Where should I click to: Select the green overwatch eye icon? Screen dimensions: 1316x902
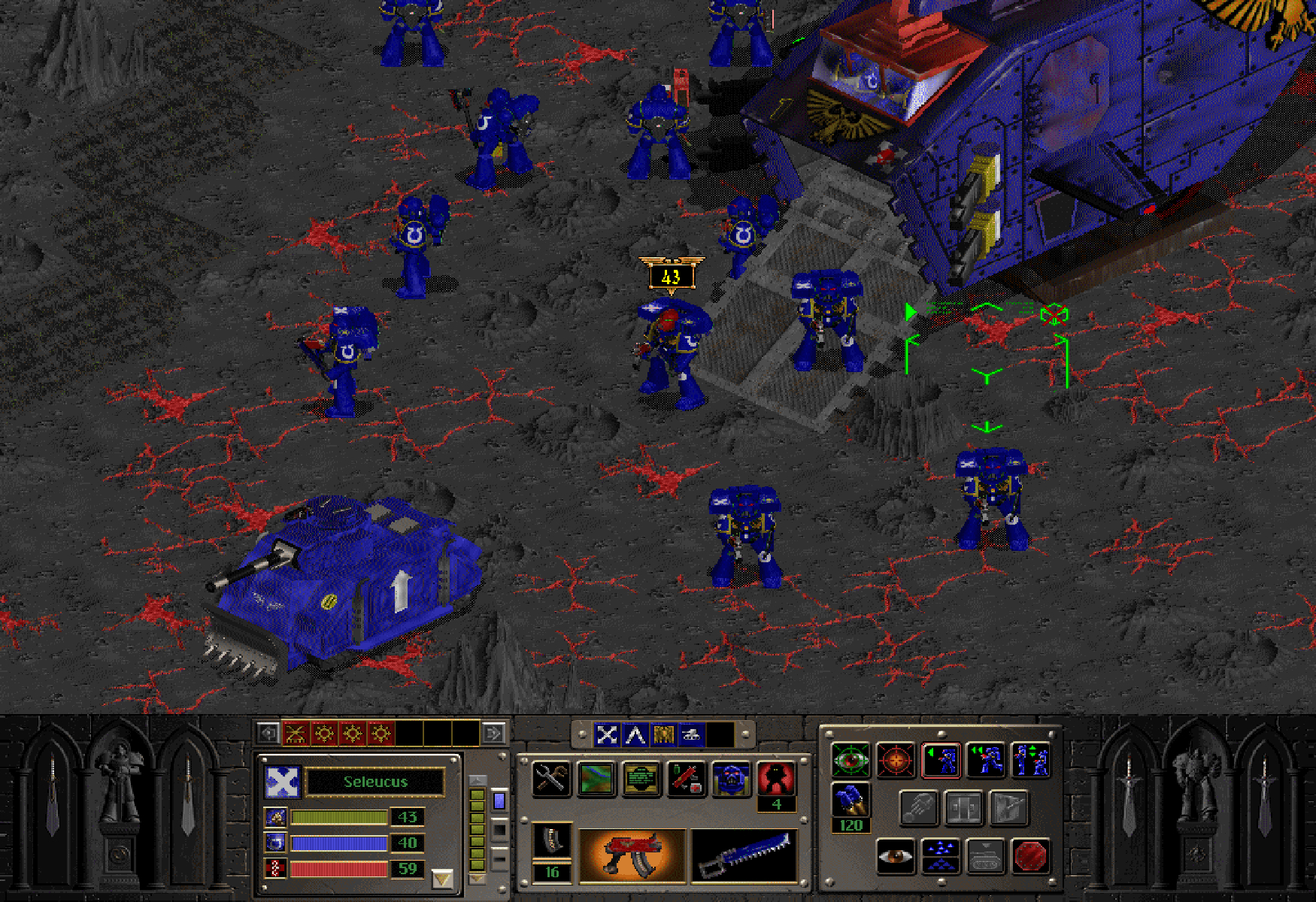point(851,760)
